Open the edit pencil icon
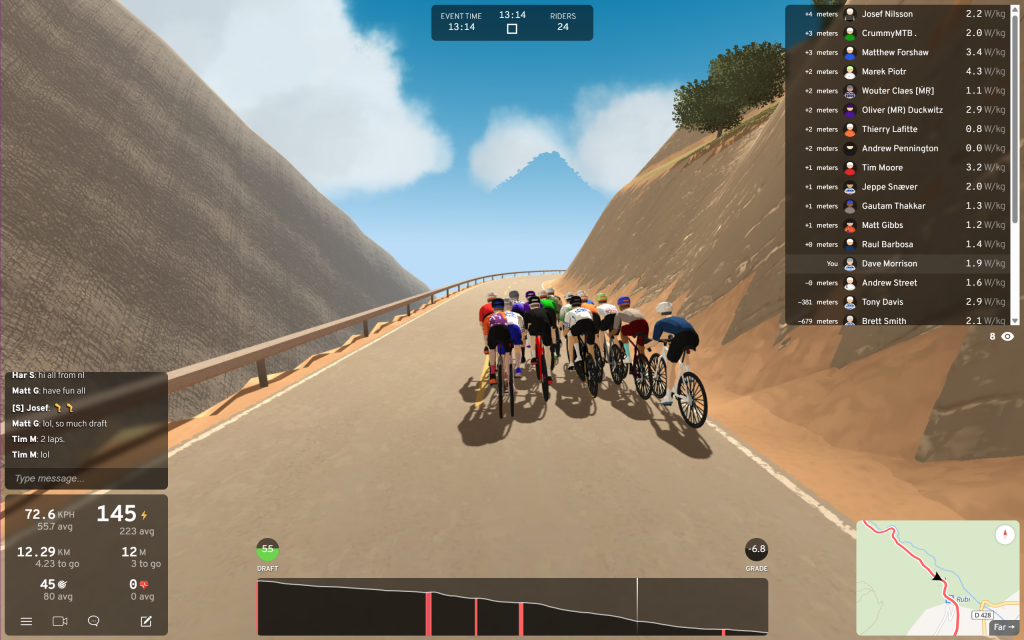 (x=146, y=621)
